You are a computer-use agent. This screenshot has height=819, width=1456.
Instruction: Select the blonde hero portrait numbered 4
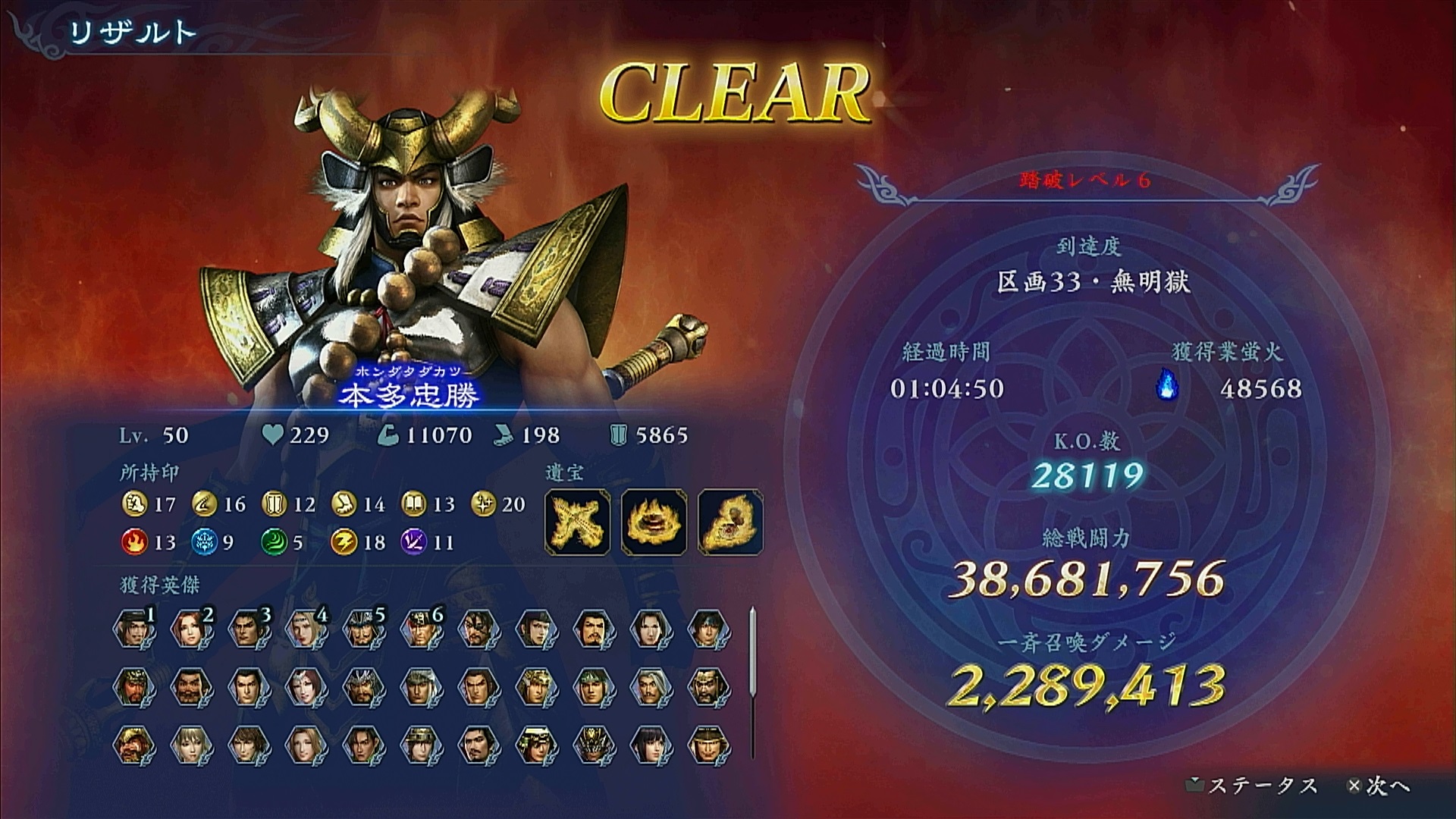tap(306, 629)
